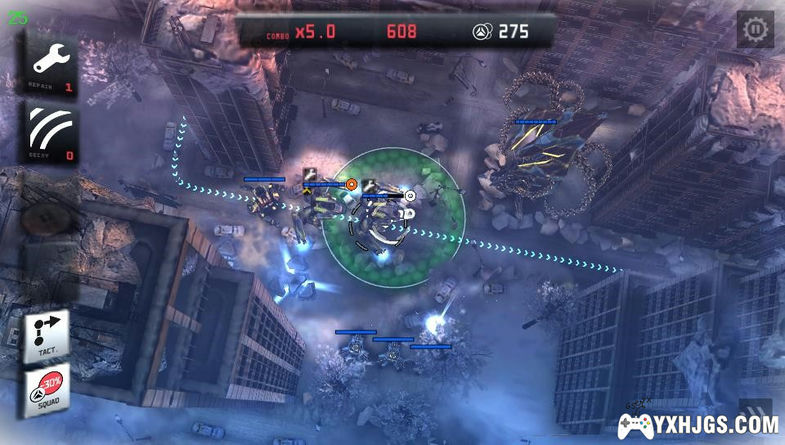Activate the Repair wrench ability

coord(50,64)
